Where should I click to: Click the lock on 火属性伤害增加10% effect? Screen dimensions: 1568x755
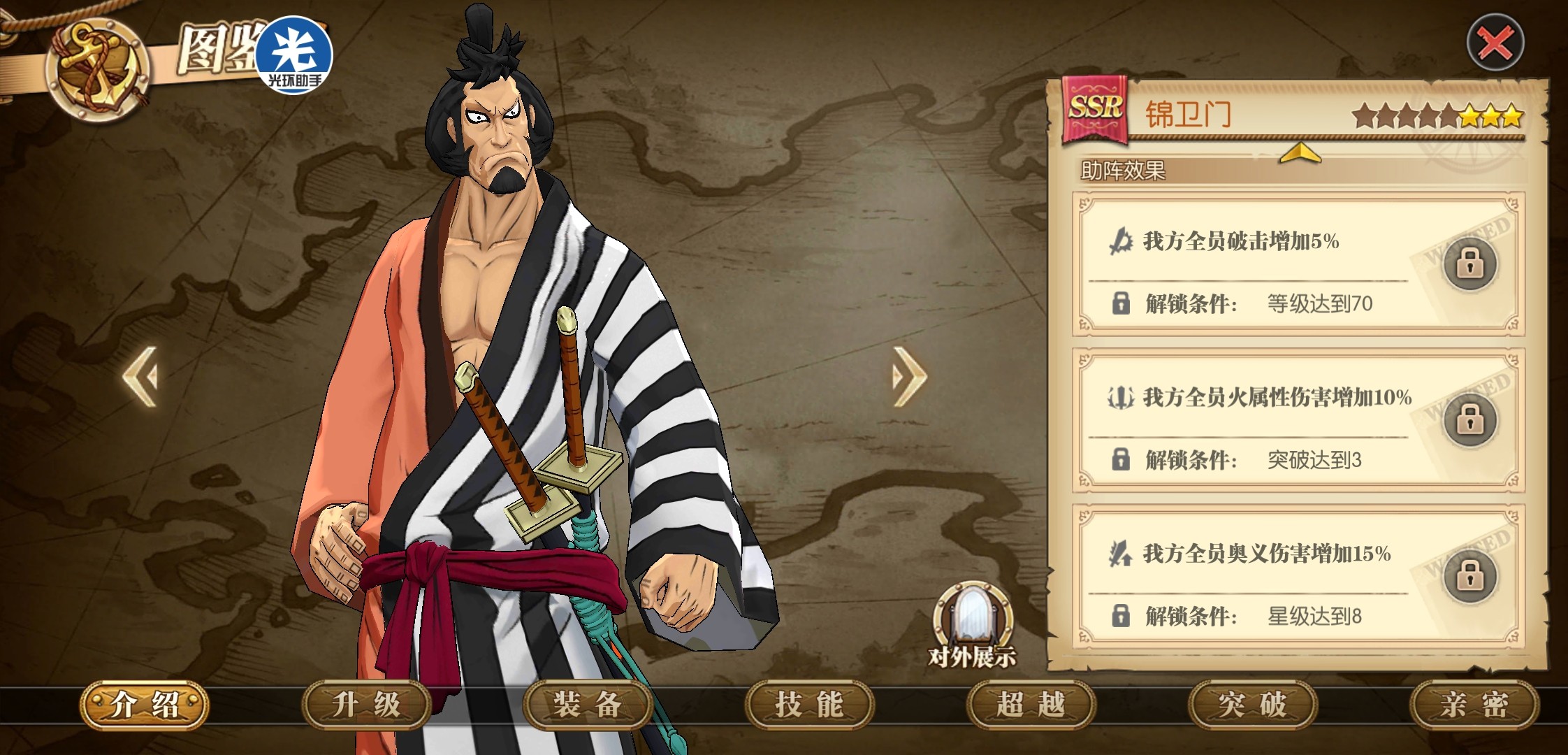pos(1469,420)
